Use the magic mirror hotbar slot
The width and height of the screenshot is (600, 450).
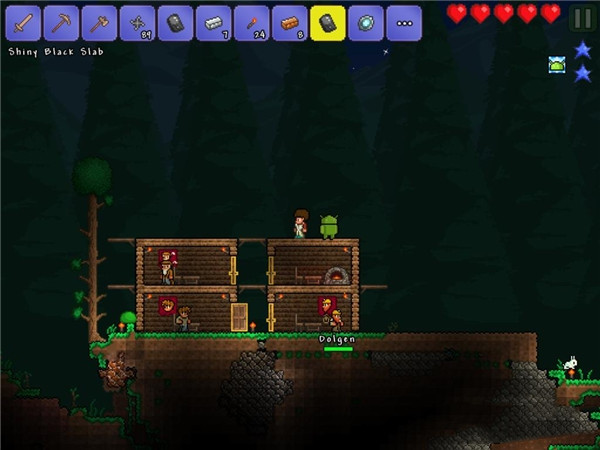[x=364, y=22]
